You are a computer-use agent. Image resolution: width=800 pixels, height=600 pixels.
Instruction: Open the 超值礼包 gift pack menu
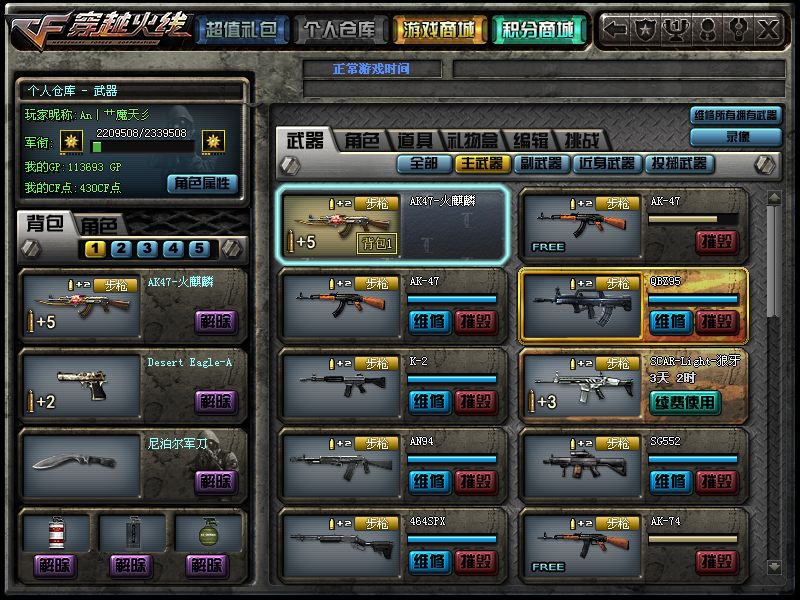point(241,30)
